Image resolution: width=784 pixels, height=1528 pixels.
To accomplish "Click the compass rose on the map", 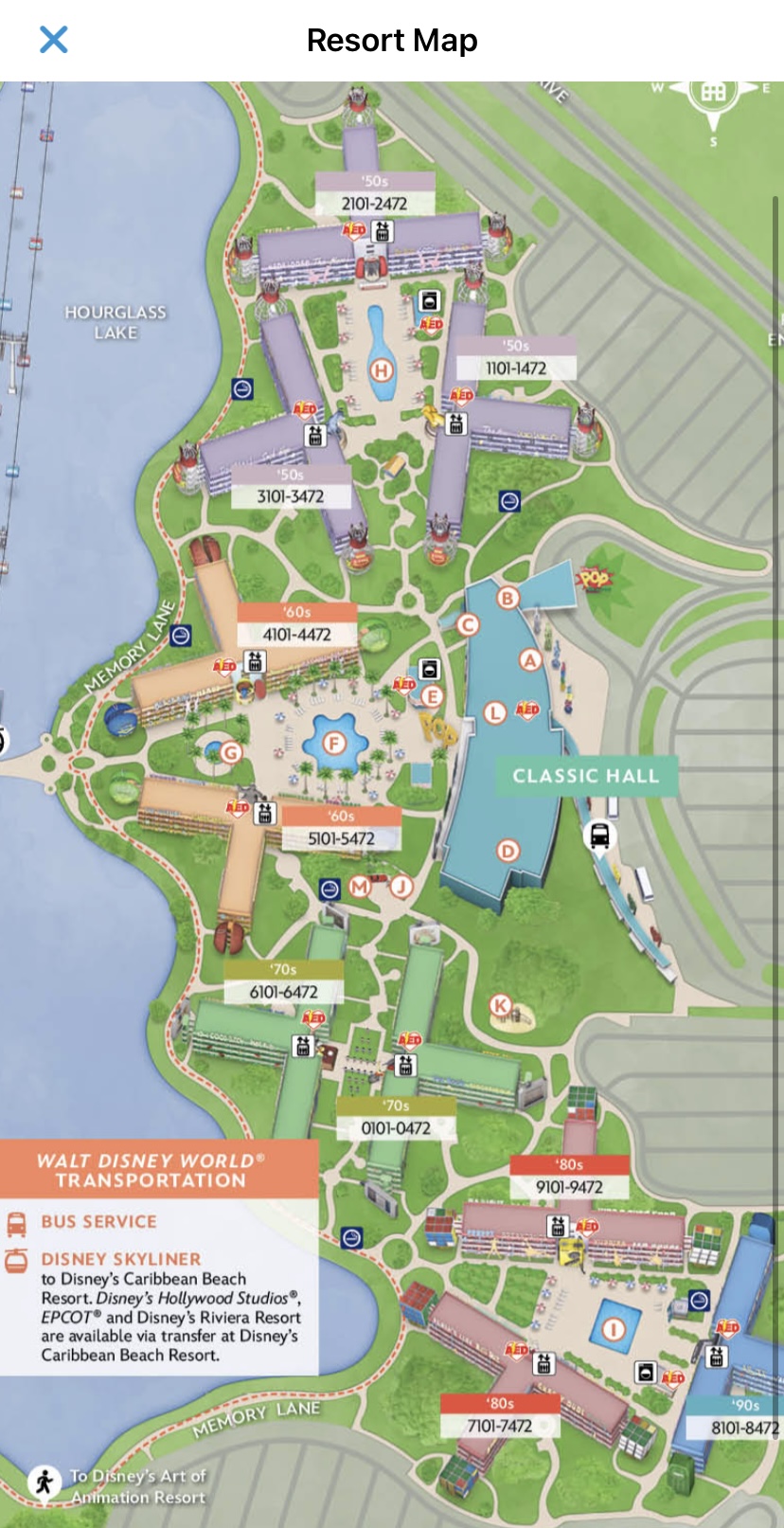I will 714,93.
